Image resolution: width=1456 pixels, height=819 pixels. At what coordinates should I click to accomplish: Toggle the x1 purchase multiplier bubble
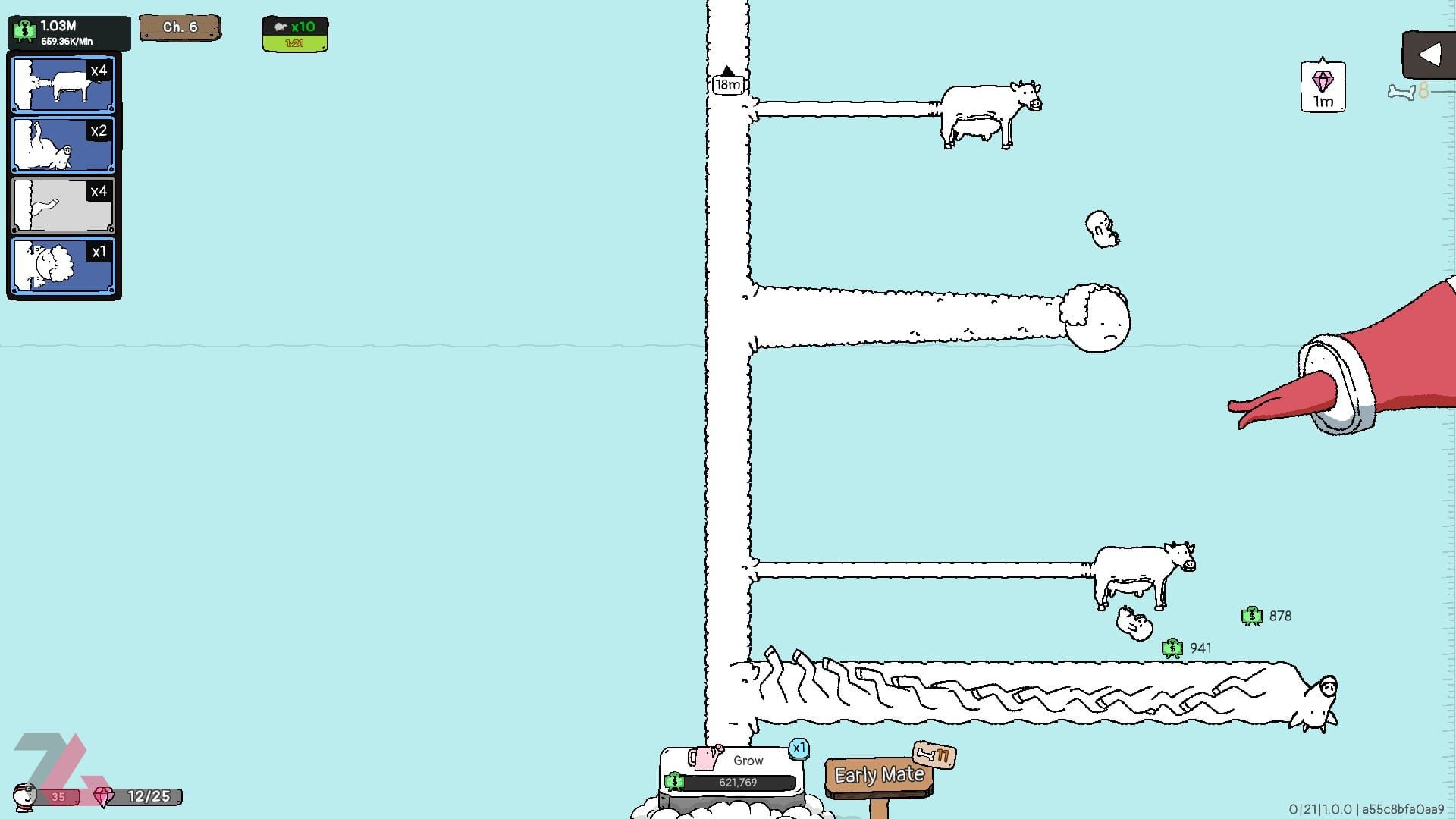[x=799, y=748]
